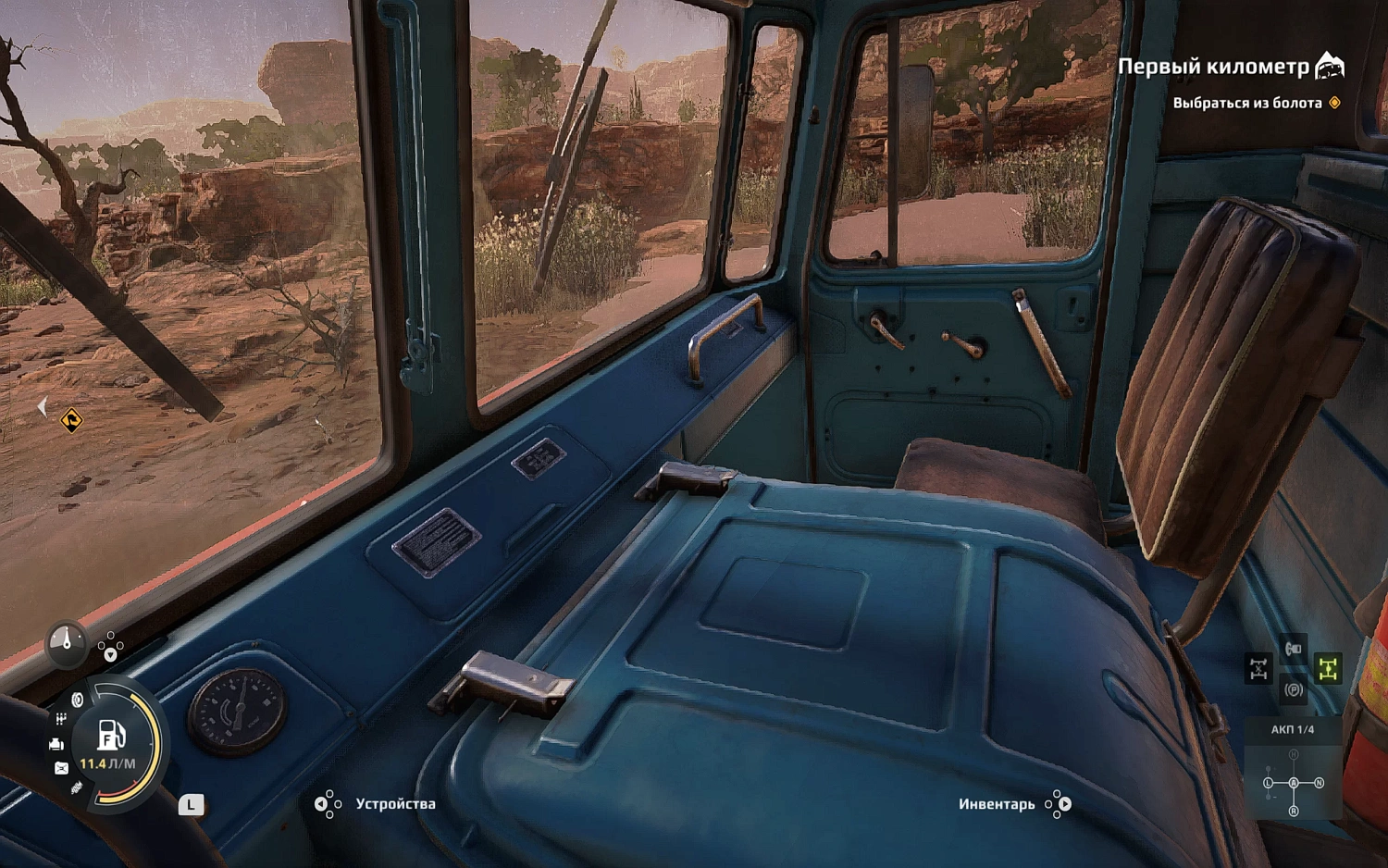Viewport: 1388px width, 868px height.
Task: Open the Устройства devices menu
Action: (395, 803)
